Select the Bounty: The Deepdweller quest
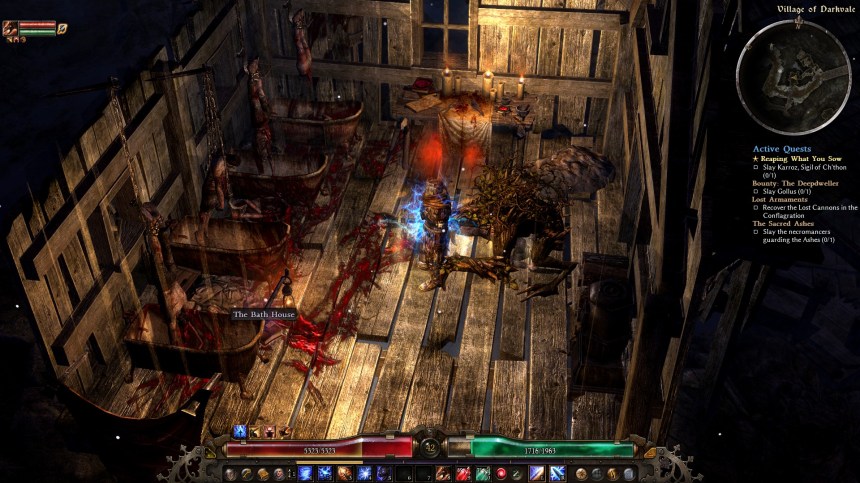Image resolution: width=860 pixels, height=483 pixels. point(795,182)
